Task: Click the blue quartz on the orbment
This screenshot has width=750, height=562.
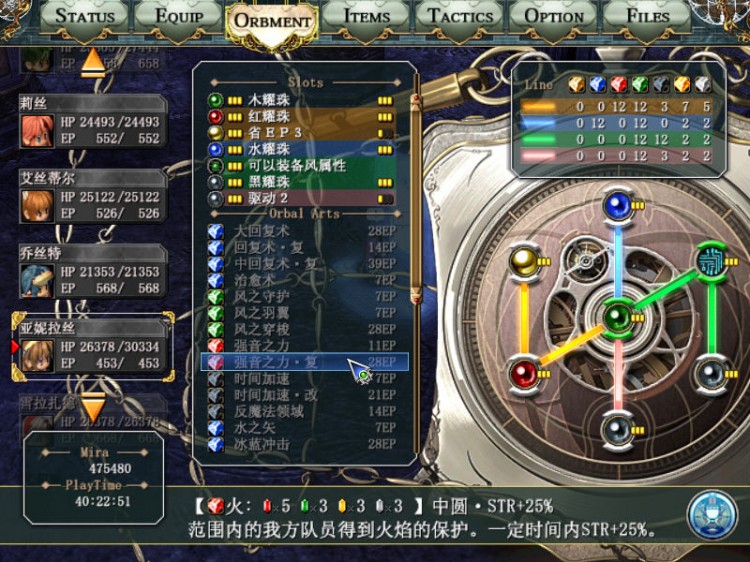Action: point(618,207)
